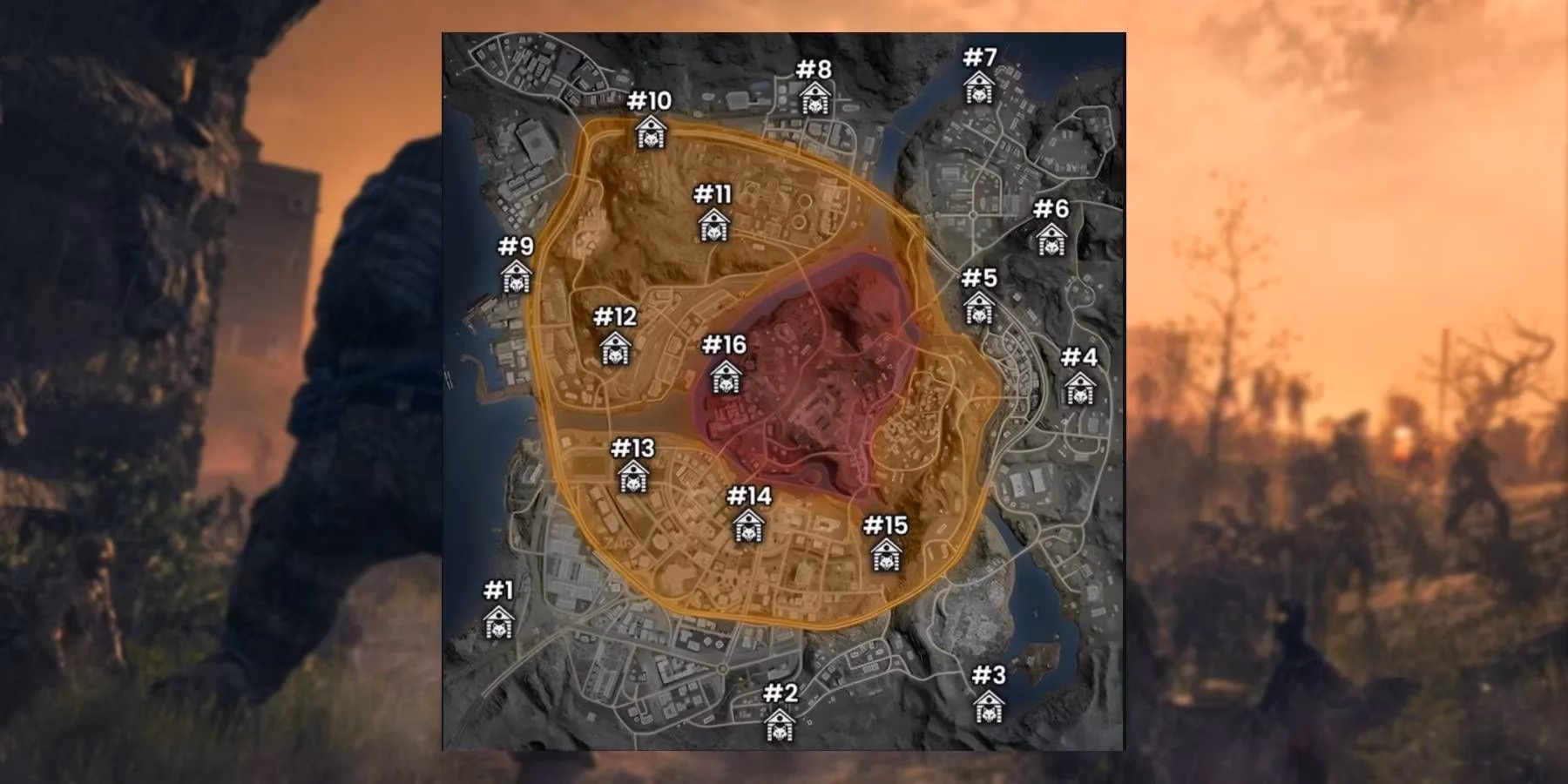Click the #6 dog house icon below #7
This screenshot has height=784, width=1568.
[1053, 241]
